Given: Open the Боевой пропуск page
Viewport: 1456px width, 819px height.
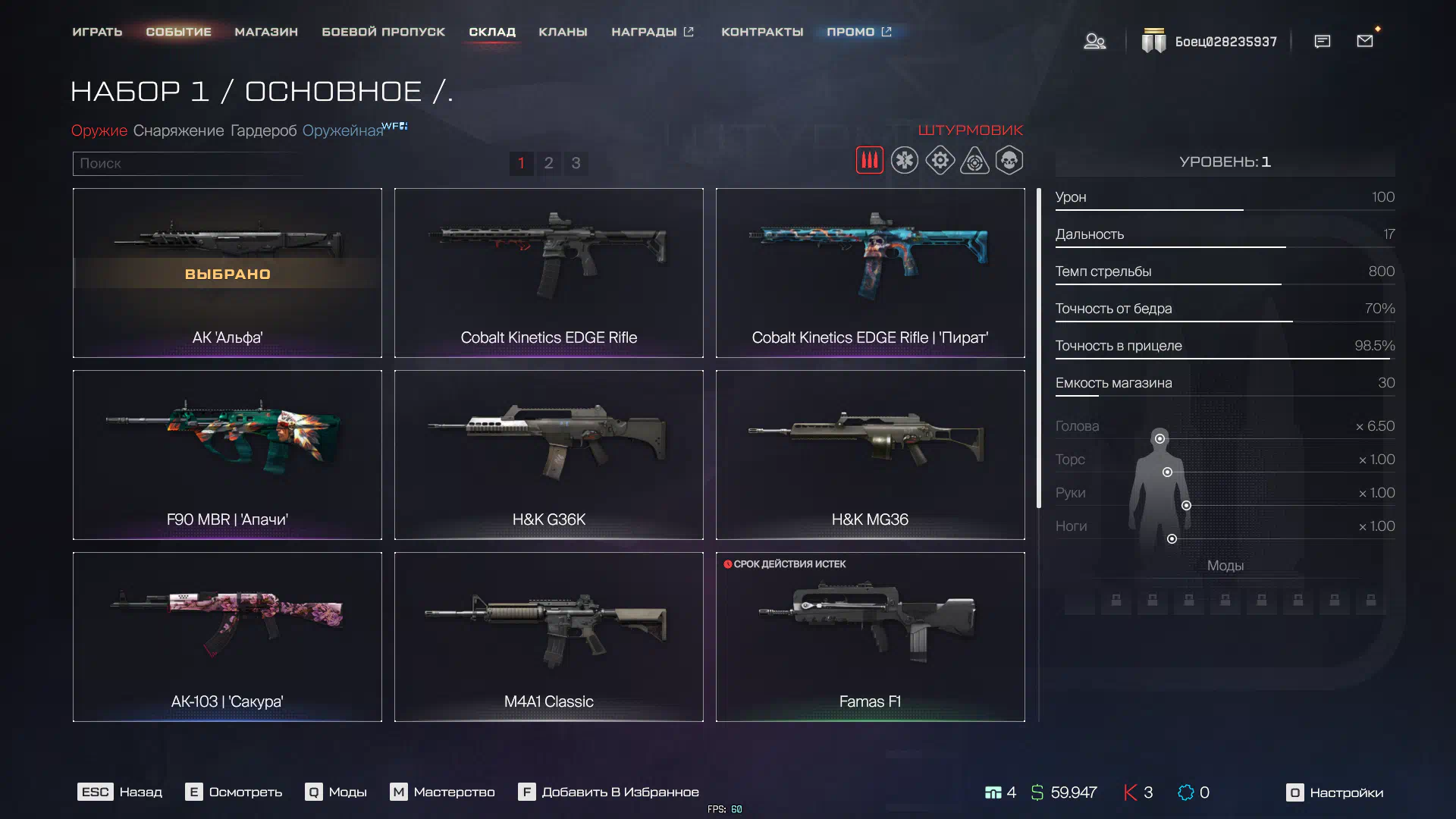Looking at the screenshot, I should (x=383, y=32).
